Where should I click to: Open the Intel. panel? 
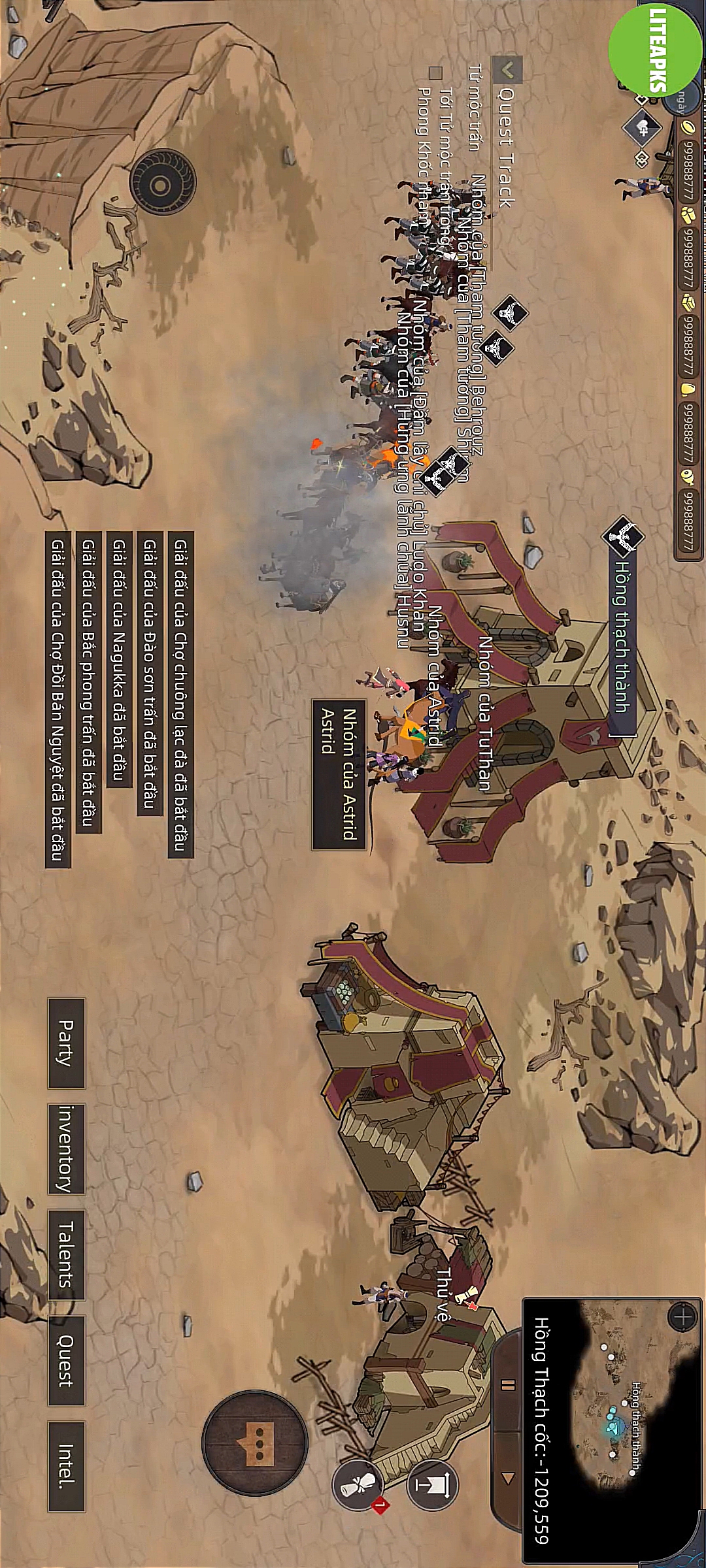(66, 1466)
